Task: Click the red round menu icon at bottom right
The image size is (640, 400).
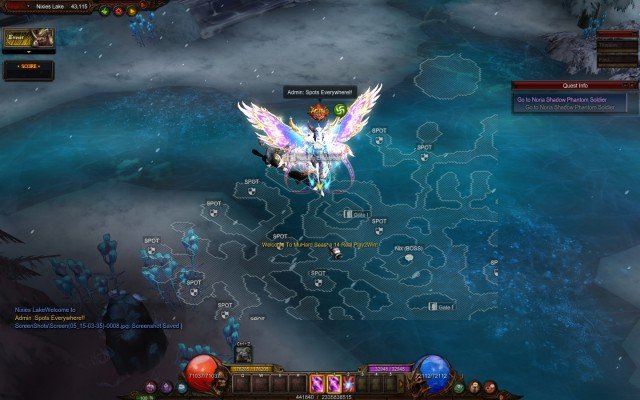Action: click(489, 387)
